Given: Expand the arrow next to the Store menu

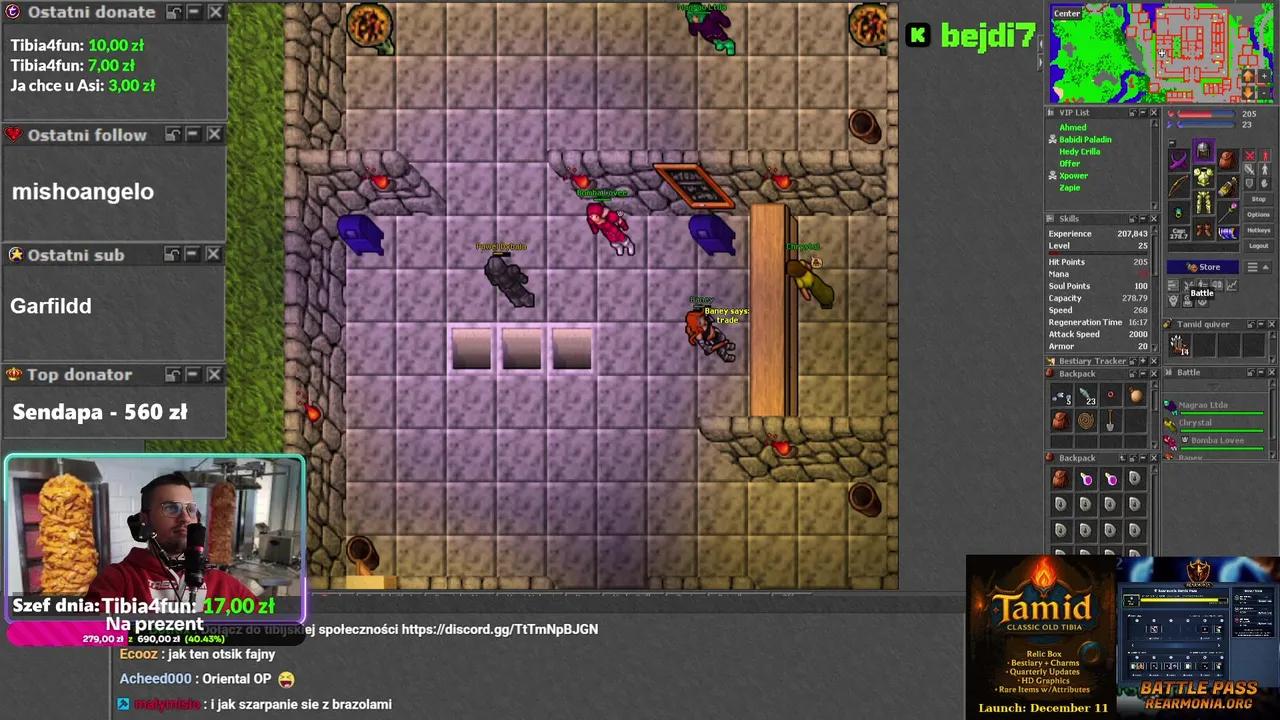Looking at the screenshot, I should coord(1265,268).
